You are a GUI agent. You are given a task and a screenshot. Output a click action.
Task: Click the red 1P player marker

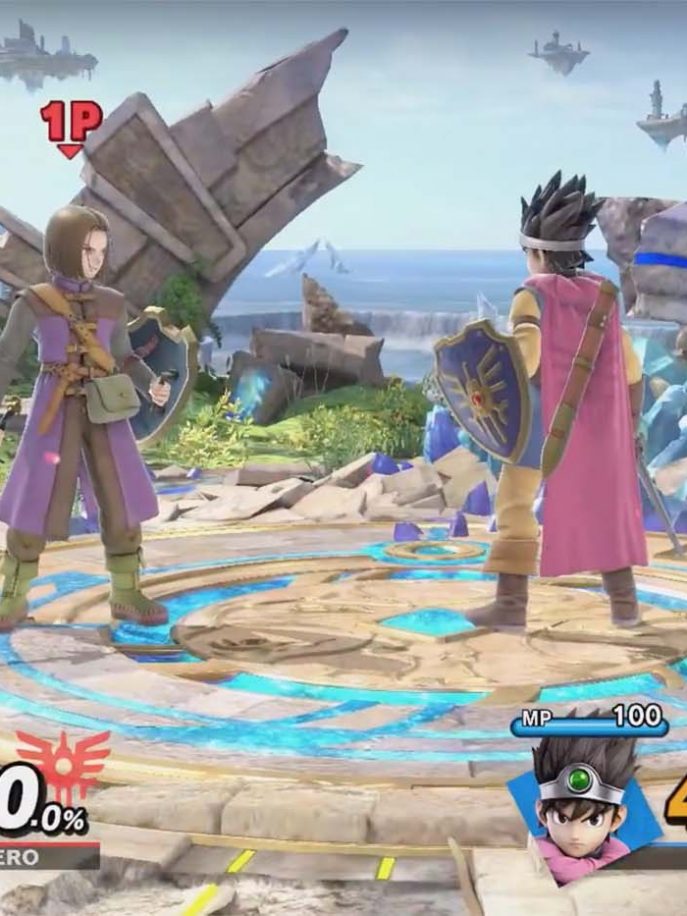70,127
